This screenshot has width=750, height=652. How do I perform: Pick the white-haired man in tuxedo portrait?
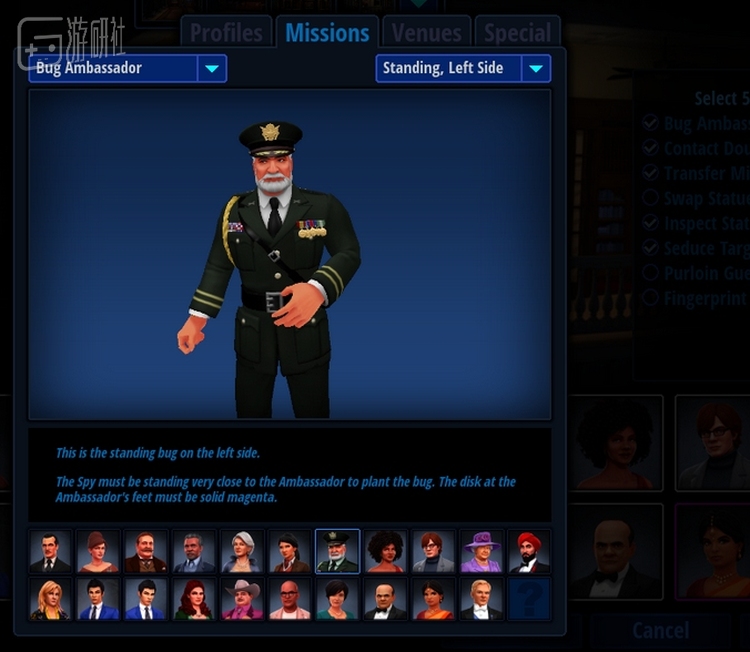[x=482, y=599]
